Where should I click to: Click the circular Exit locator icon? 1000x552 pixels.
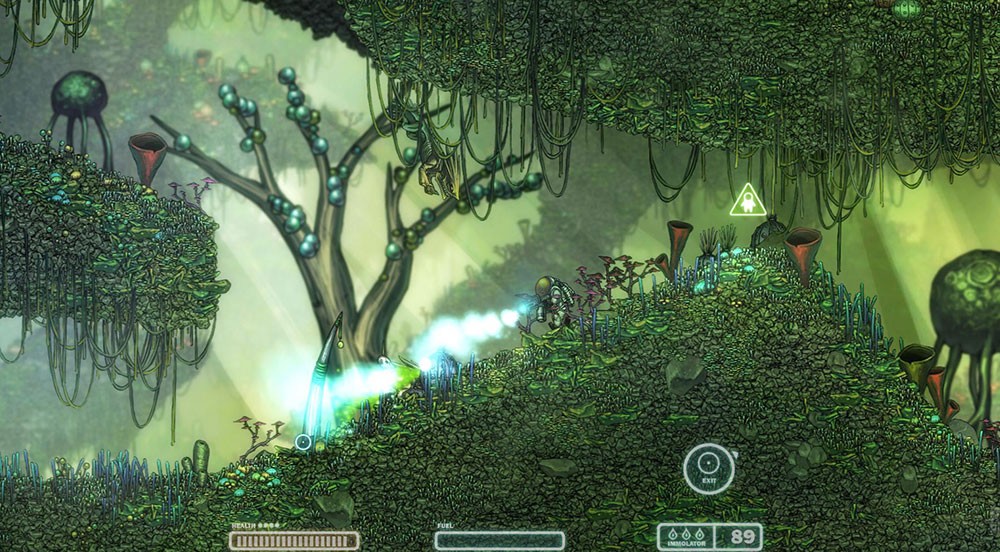pos(708,467)
